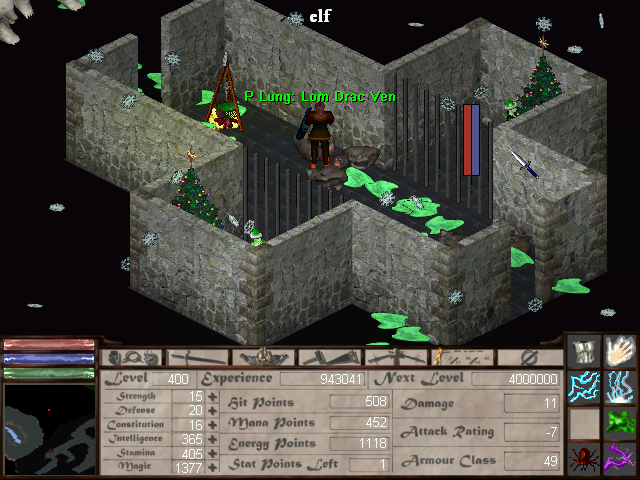Select the red spider summon spell
The image size is (640, 480).
[584, 459]
